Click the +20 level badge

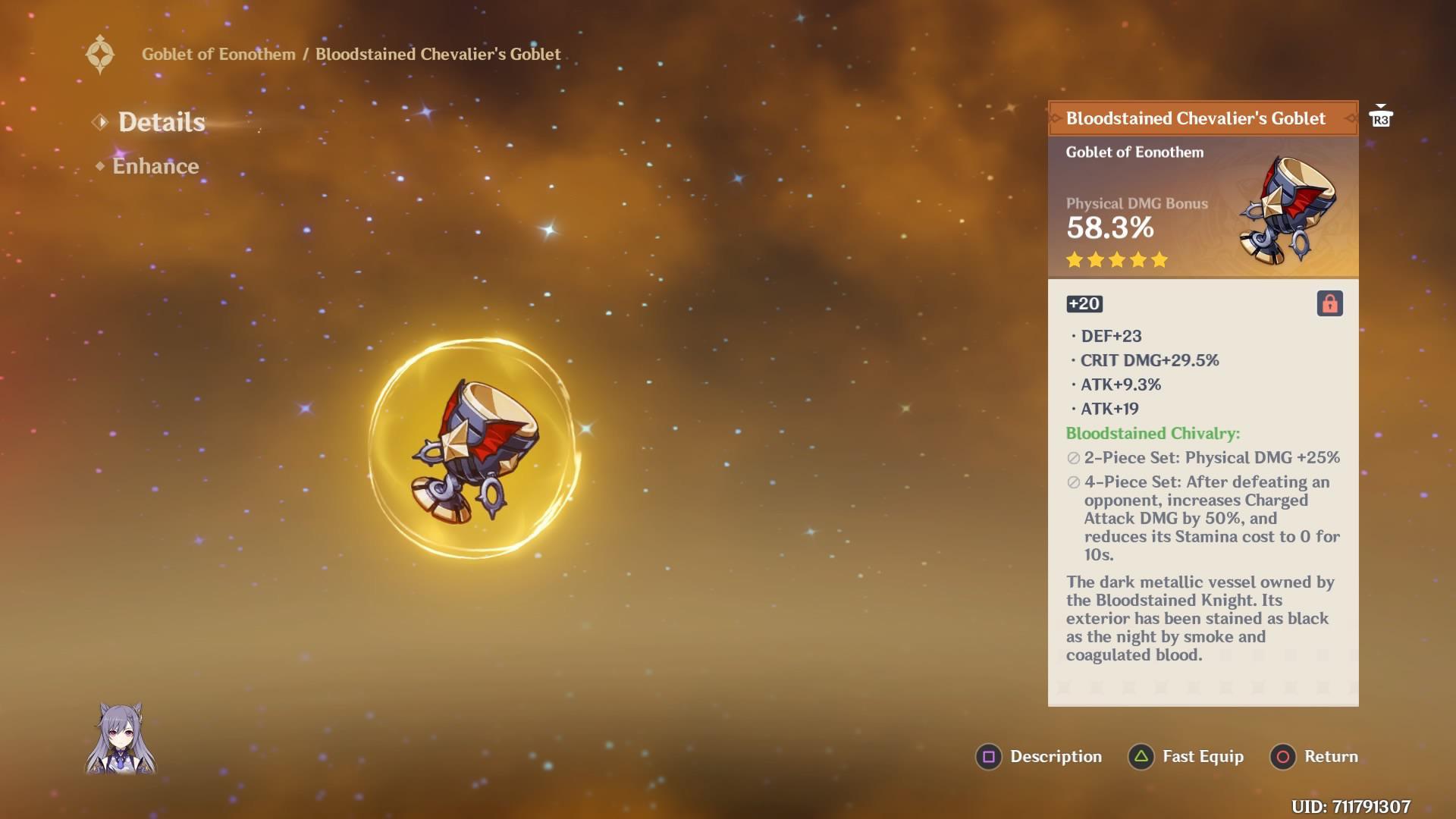[x=1085, y=304]
